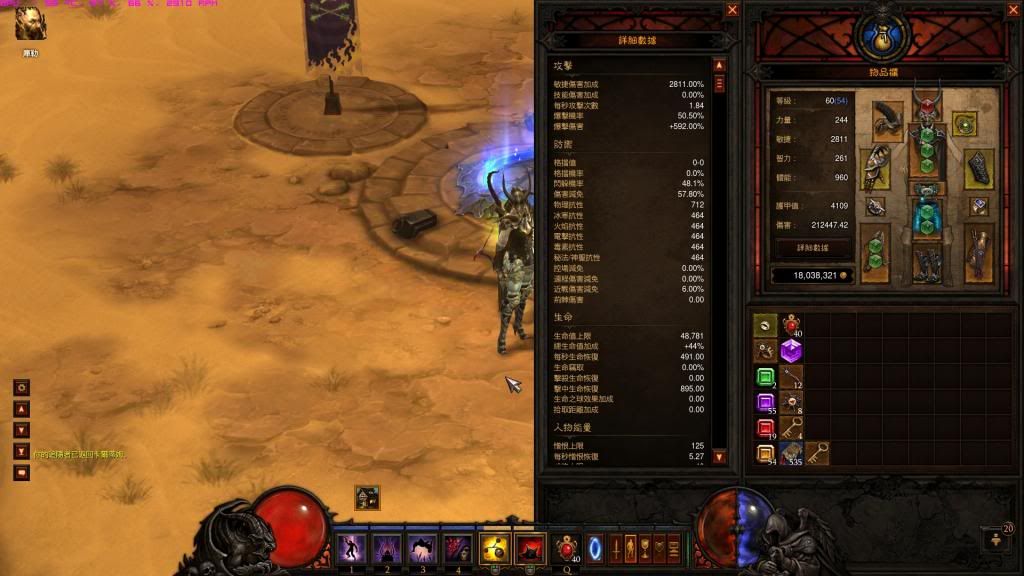This screenshot has height=576, width=1024.
Task: Close the detailed stats panel
Action: pos(732,10)
